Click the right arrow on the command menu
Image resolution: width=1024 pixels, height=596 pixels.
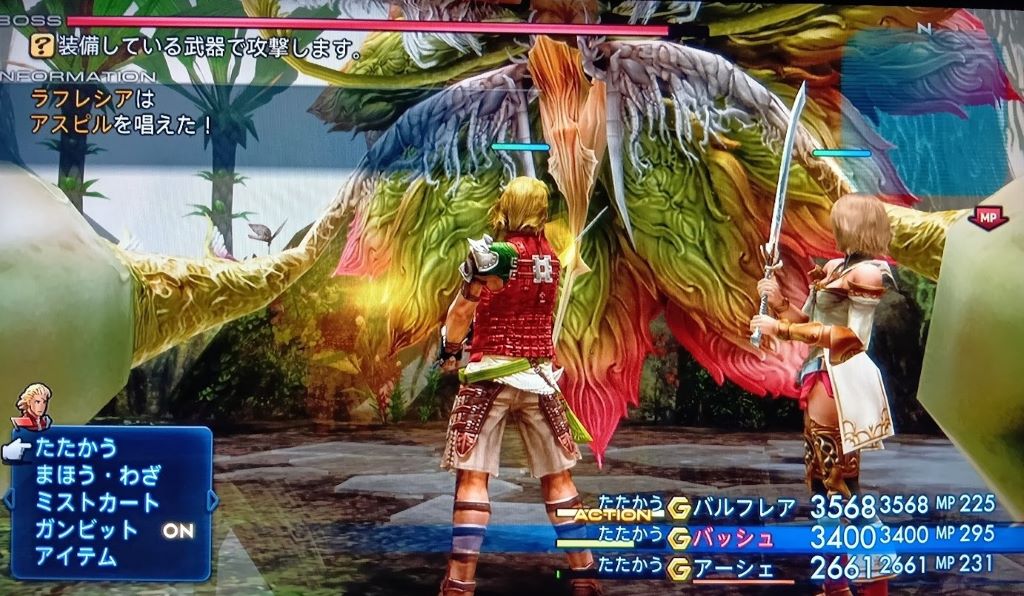[212, 499]
